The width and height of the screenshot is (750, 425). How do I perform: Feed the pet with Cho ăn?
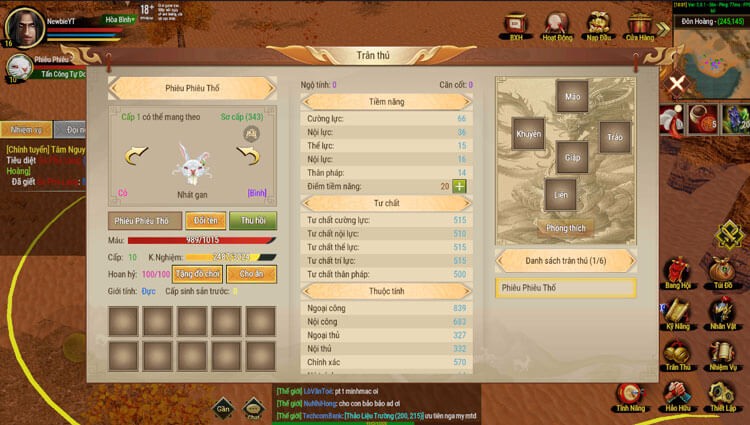[x=251, y=273]
